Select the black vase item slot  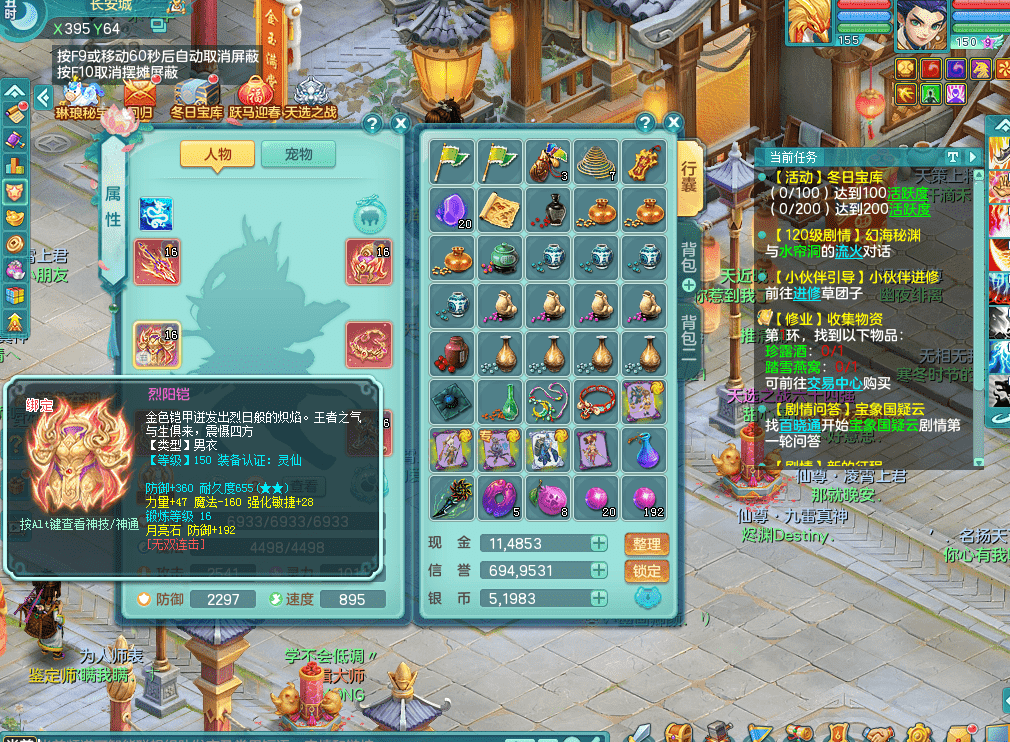(548, 210)
